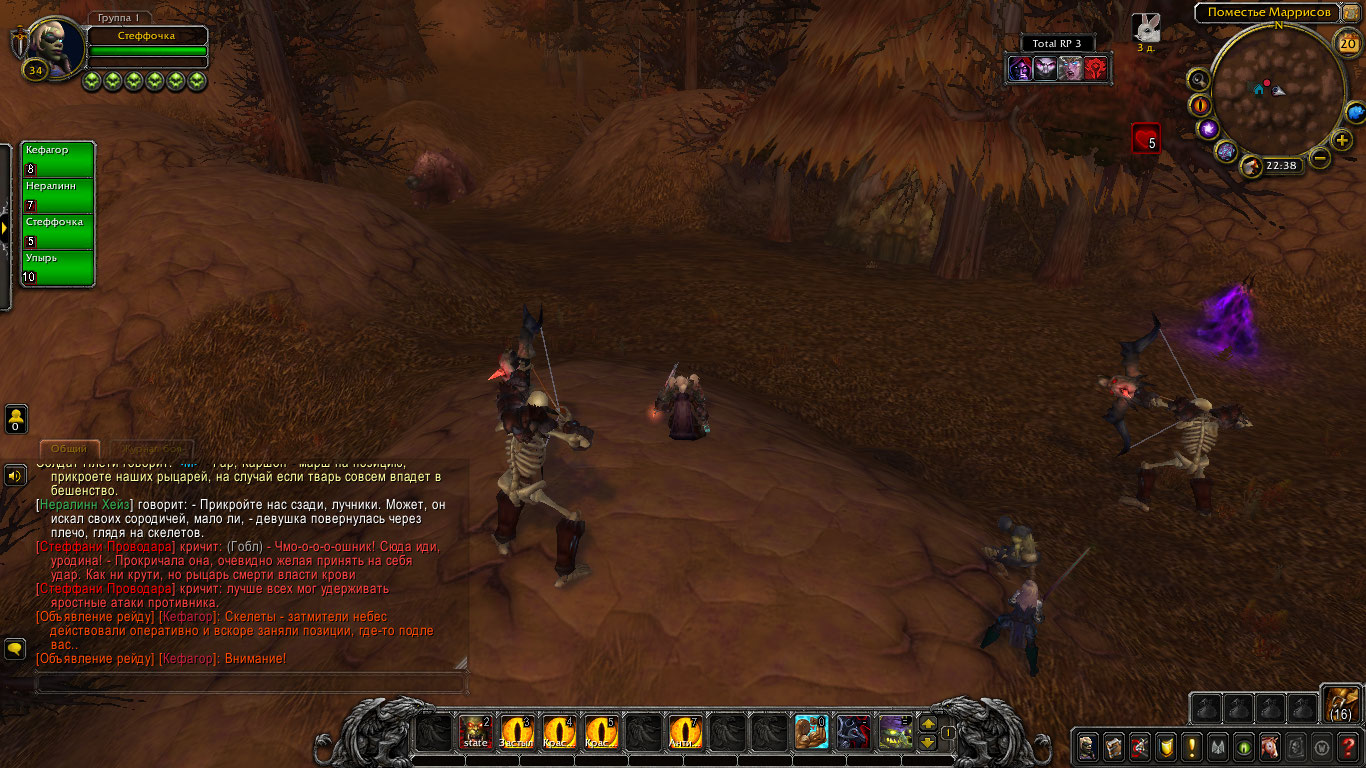The height and width of the screenshot is (768, 1366).
Task: Select Нералинн in the raid frame
Action: coord(58,196)
